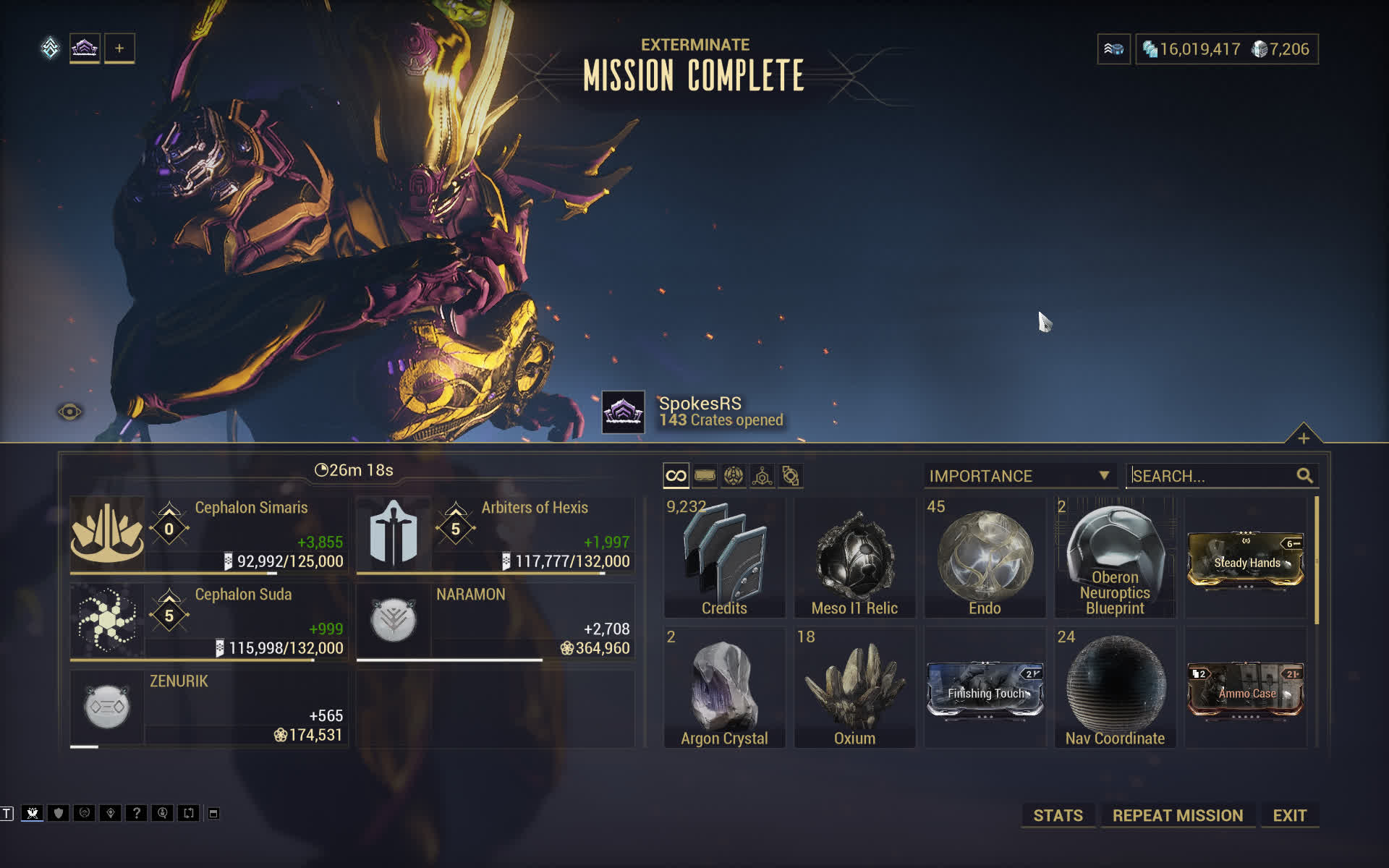This screenshot has height=868, width=1389.
Task: Select the Steady Hands mod card
Action: [x=1245, y=561]
